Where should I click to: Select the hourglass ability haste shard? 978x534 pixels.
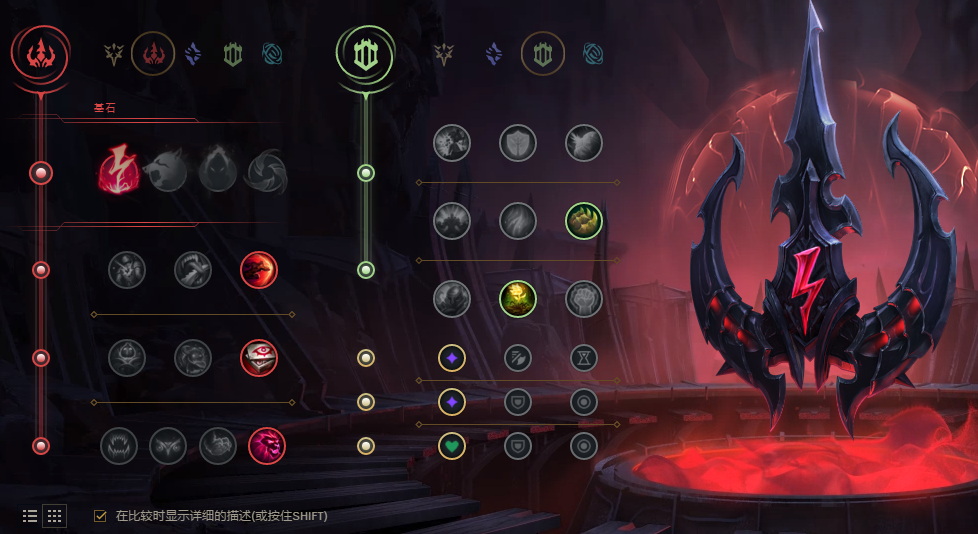point(584,357)
